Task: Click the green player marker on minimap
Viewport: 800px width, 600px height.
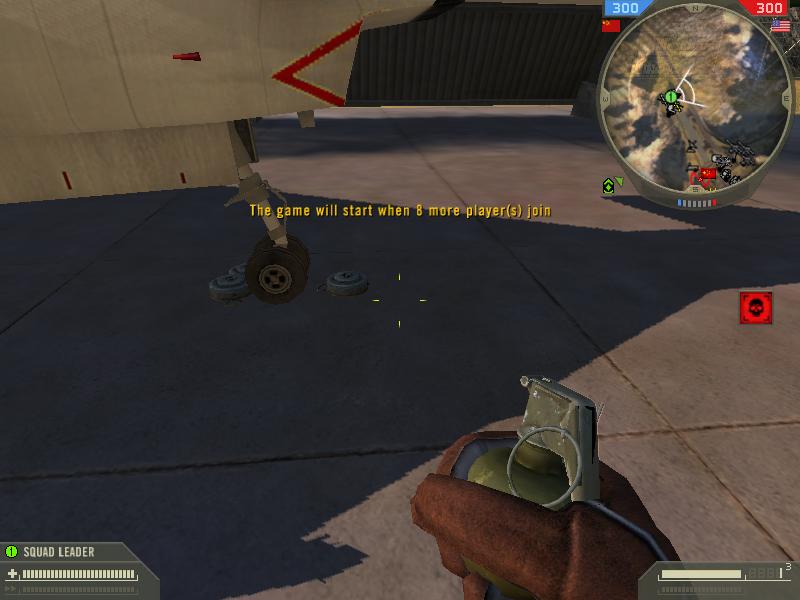Action: click(671, 97)
